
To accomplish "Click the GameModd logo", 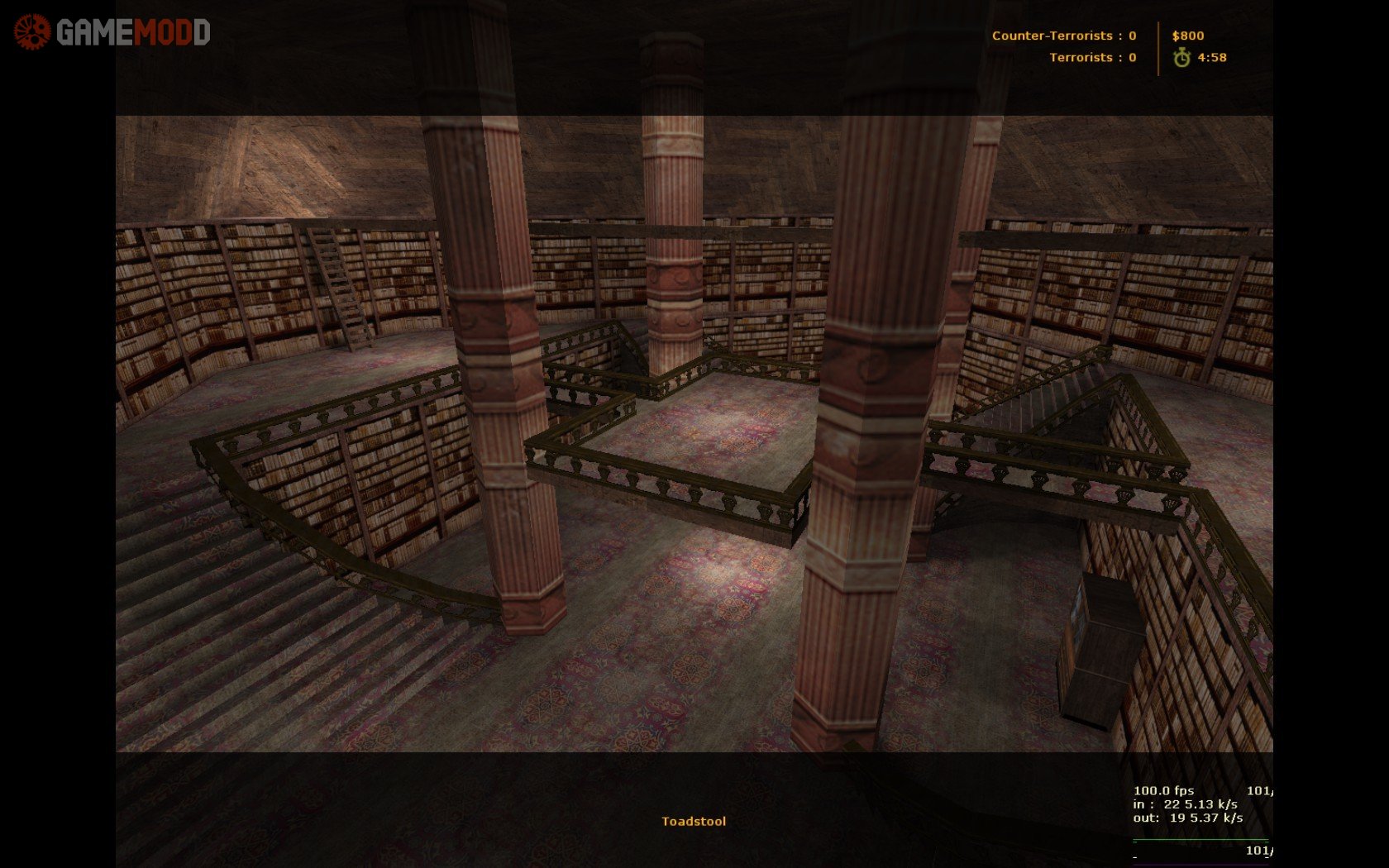I will pos(112,32).
